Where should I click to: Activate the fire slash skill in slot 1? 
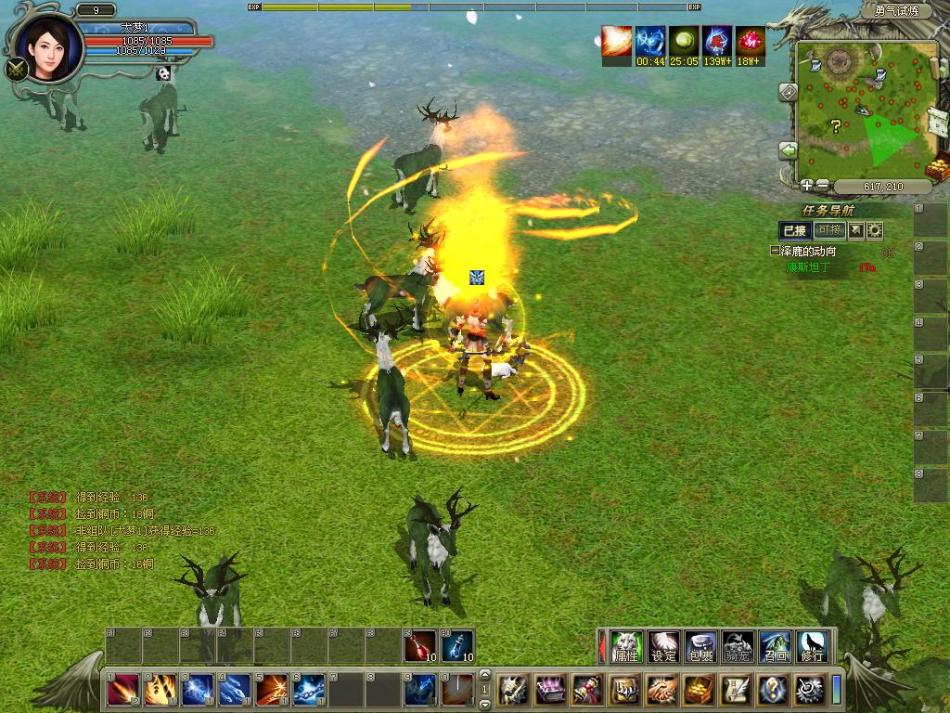pyautogui.click(x=123, y=689)
